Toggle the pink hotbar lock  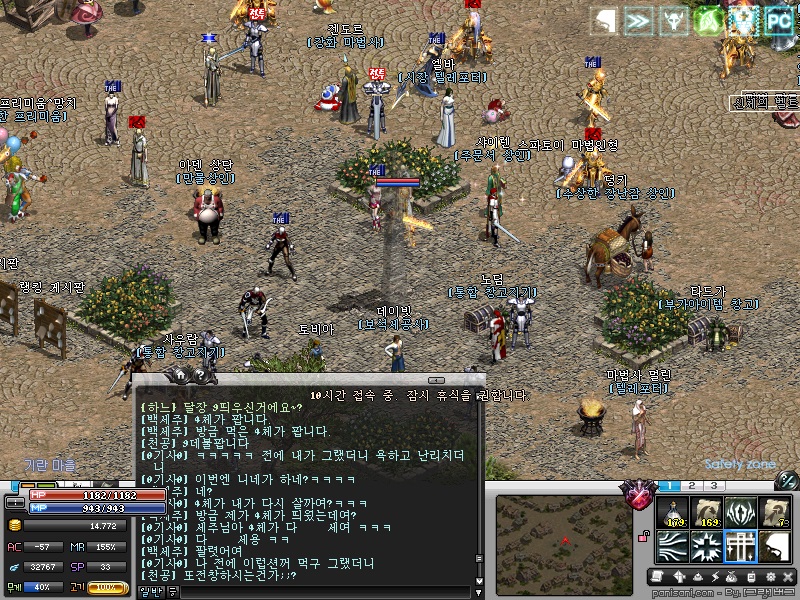click(646, 537)
